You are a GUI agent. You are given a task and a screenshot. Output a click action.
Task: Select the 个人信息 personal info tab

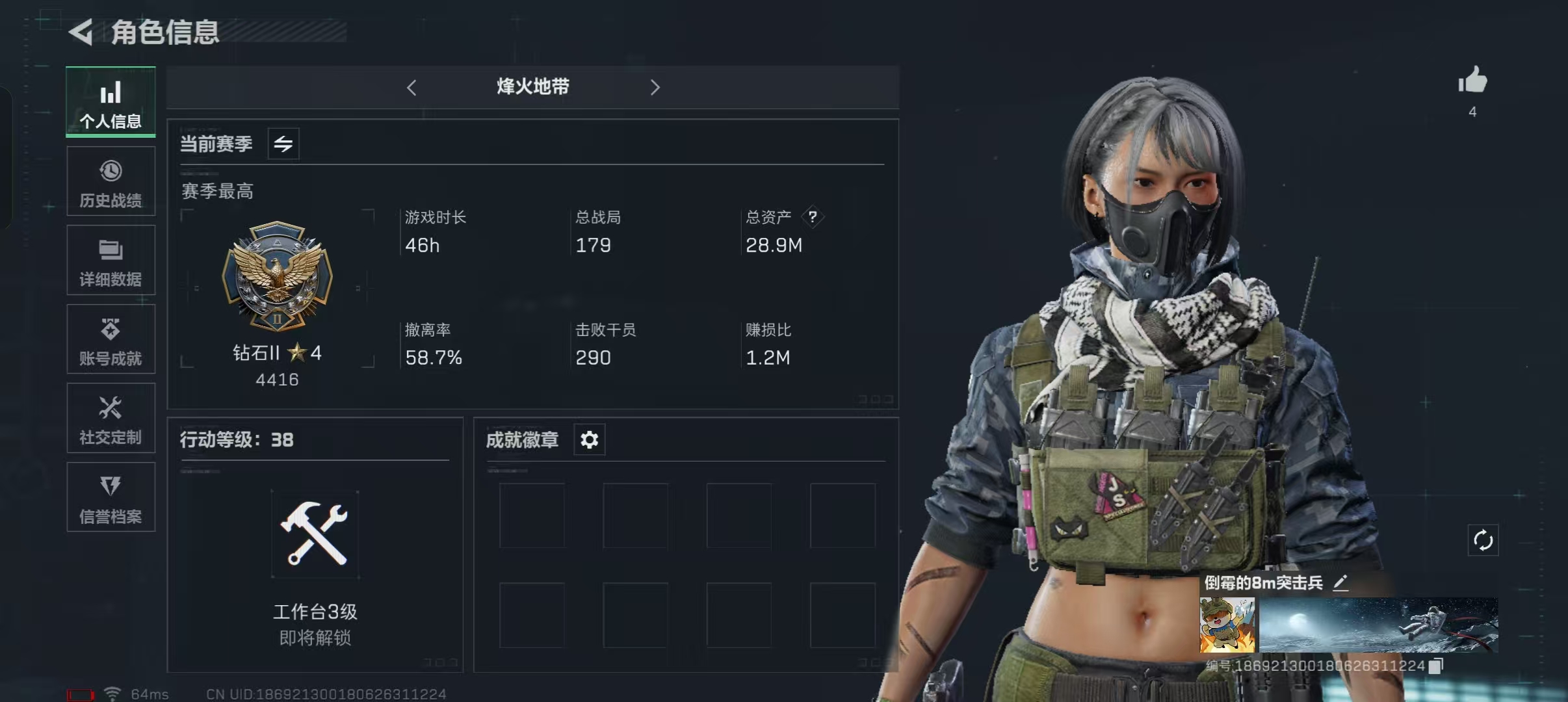(111, 102)
